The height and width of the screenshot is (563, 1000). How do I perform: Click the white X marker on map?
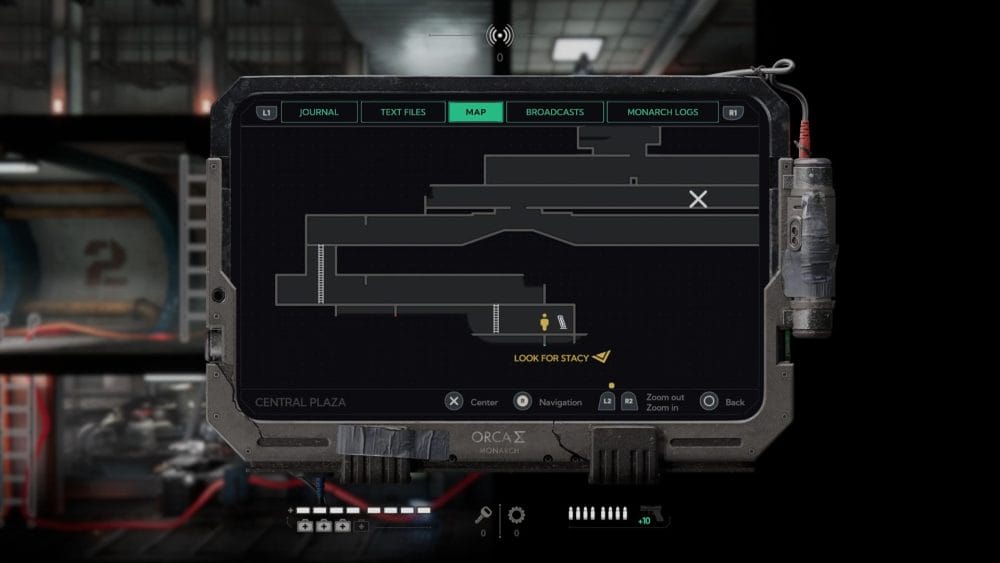pos(698,199)
